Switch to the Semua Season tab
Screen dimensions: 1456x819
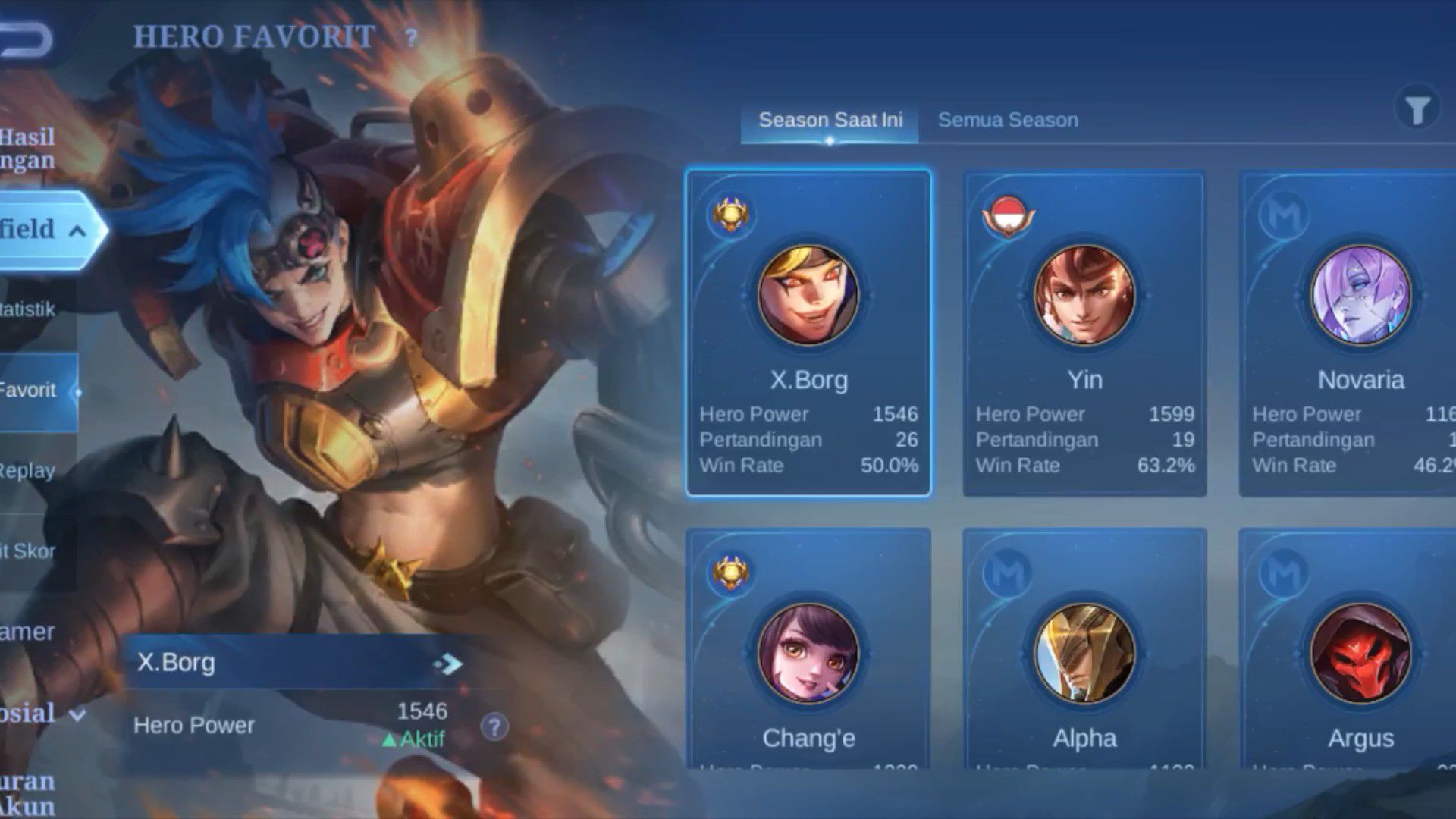[x=1007, y=121]
